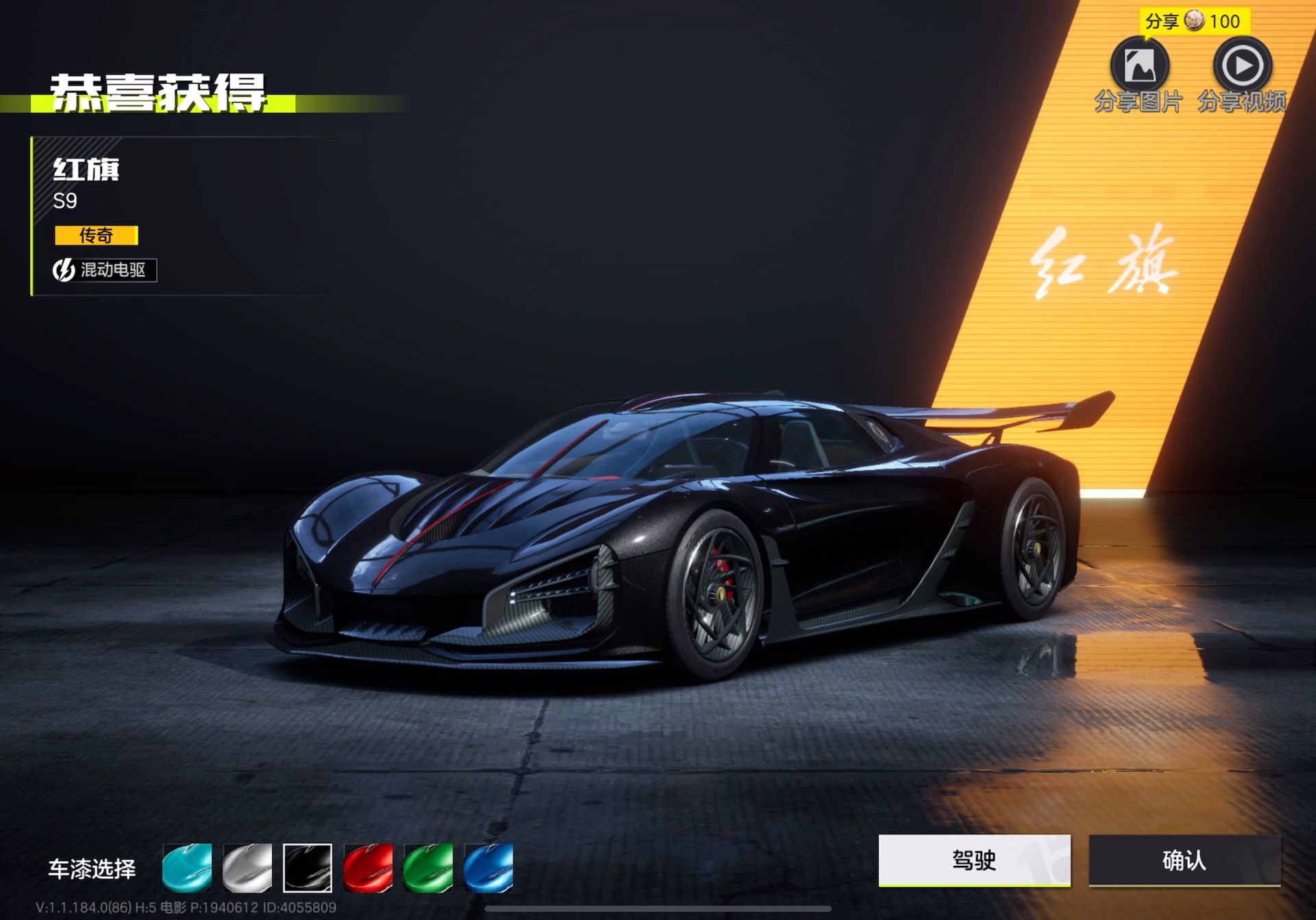Apply the red car paint swatch
The height and width of the screenshot is (920, 1316).
tap(368, 868)
